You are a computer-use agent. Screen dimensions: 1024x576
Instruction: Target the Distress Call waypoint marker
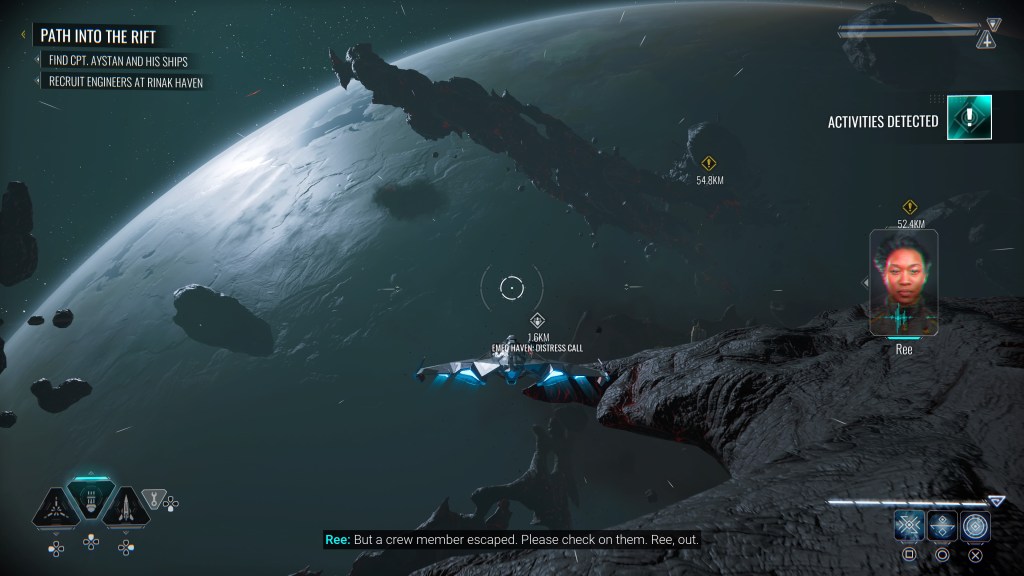(537, 321)
